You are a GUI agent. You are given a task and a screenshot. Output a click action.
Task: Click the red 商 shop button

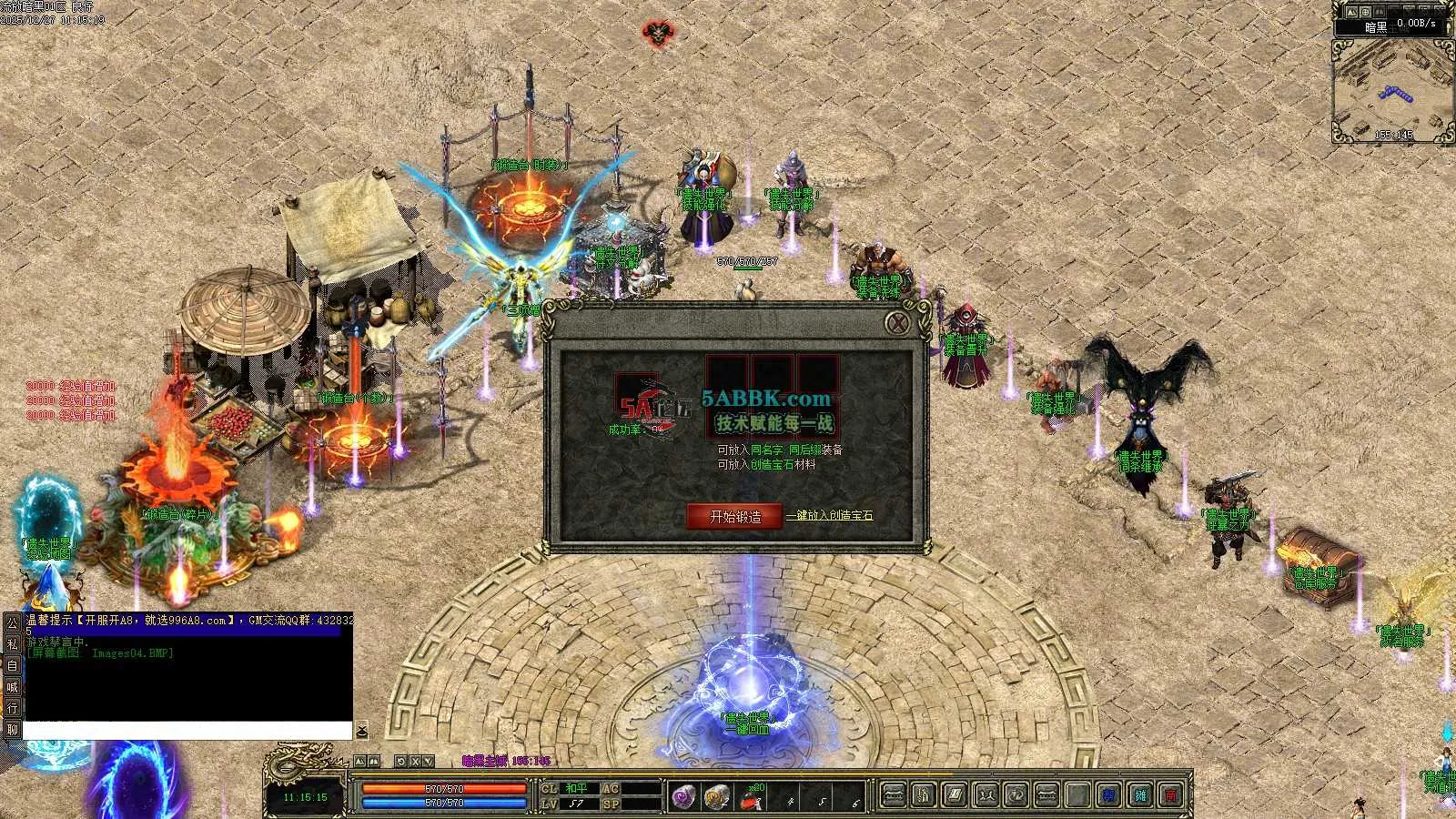coord(1171,795)
